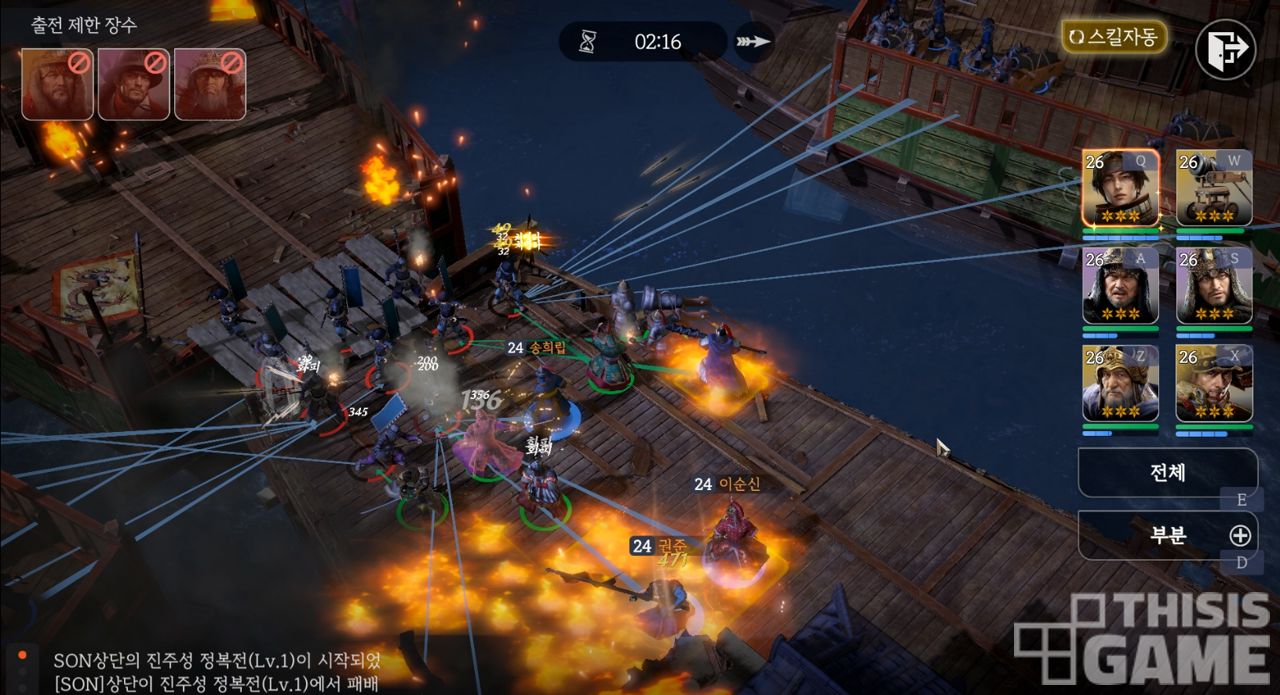Pick the gold-helmet elder portrait marked Z
This screenshot has width=1280, height=695.
coord(1120,383)
